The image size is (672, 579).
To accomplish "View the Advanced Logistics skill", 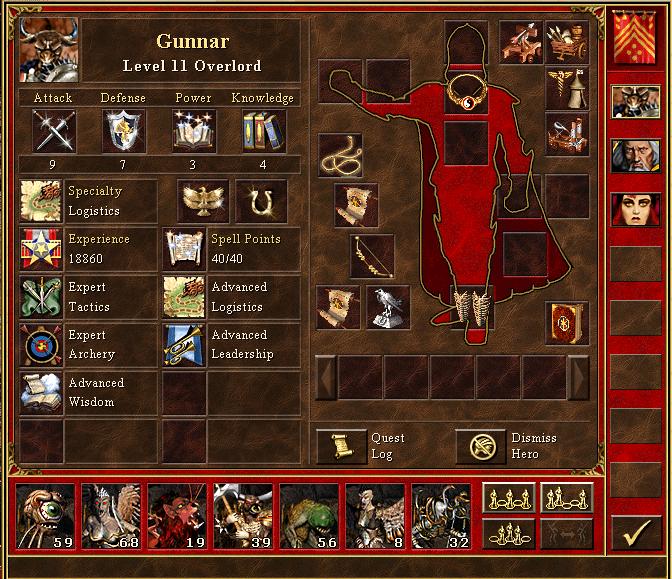I will [x=184, y=297].
